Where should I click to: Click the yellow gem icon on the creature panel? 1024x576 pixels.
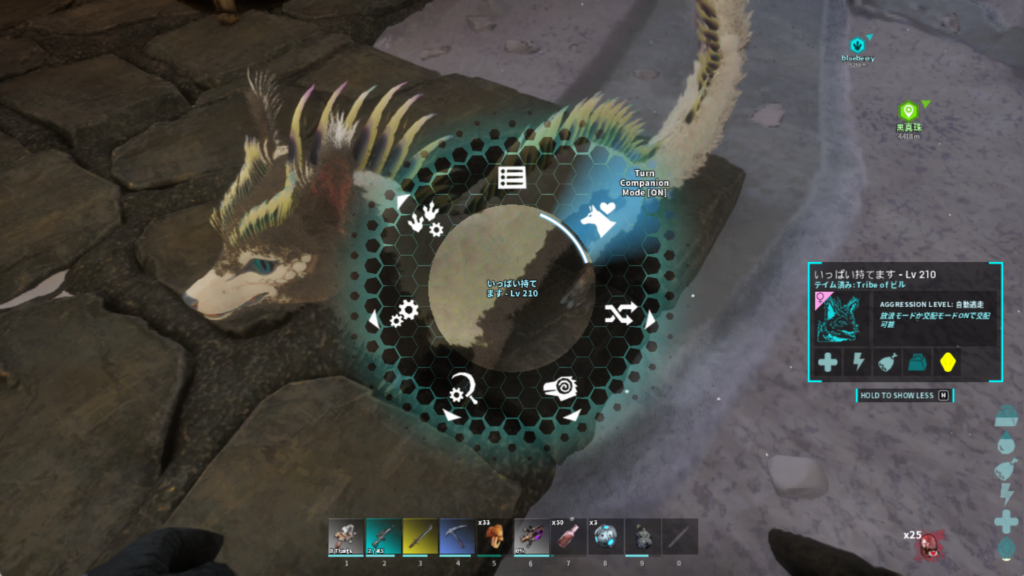coord(948,363)
